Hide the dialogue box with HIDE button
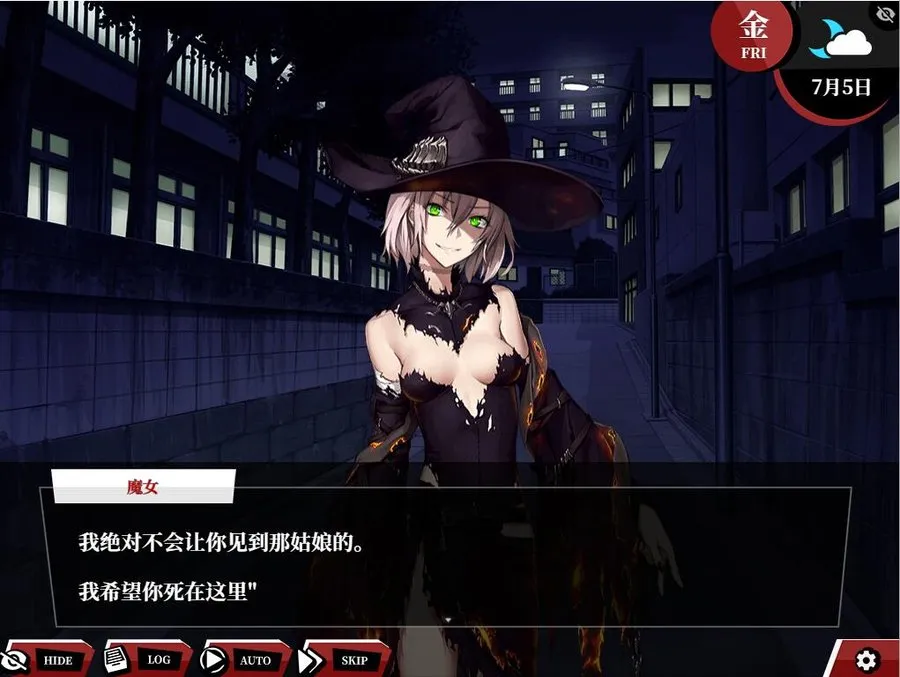Viewport: 900px width, 677px height. click(46, 659)
